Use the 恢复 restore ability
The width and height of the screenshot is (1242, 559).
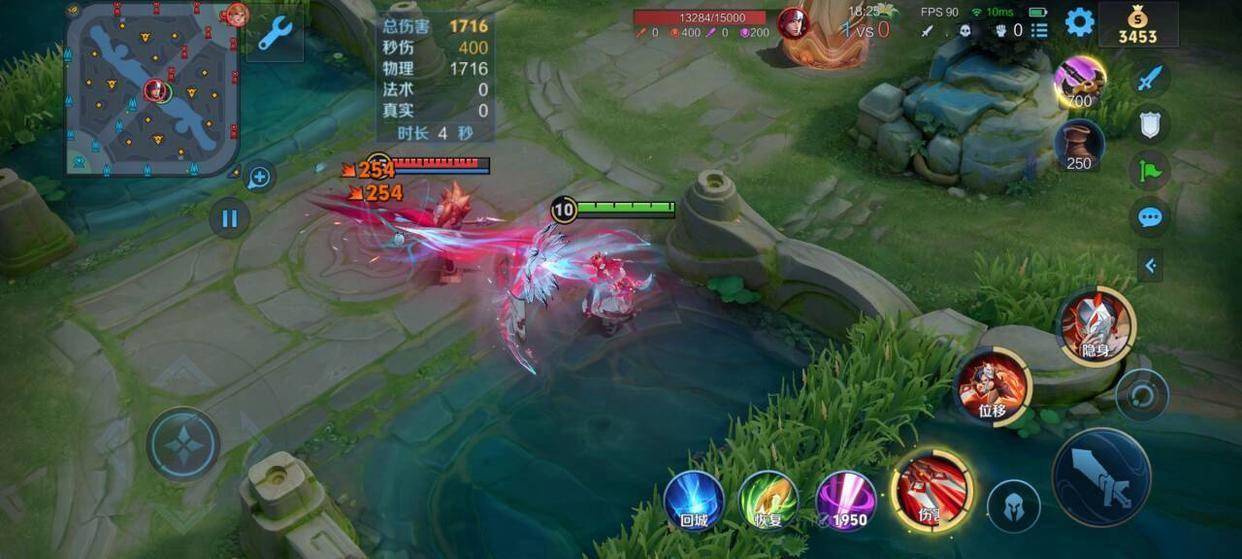coord(769,498)
